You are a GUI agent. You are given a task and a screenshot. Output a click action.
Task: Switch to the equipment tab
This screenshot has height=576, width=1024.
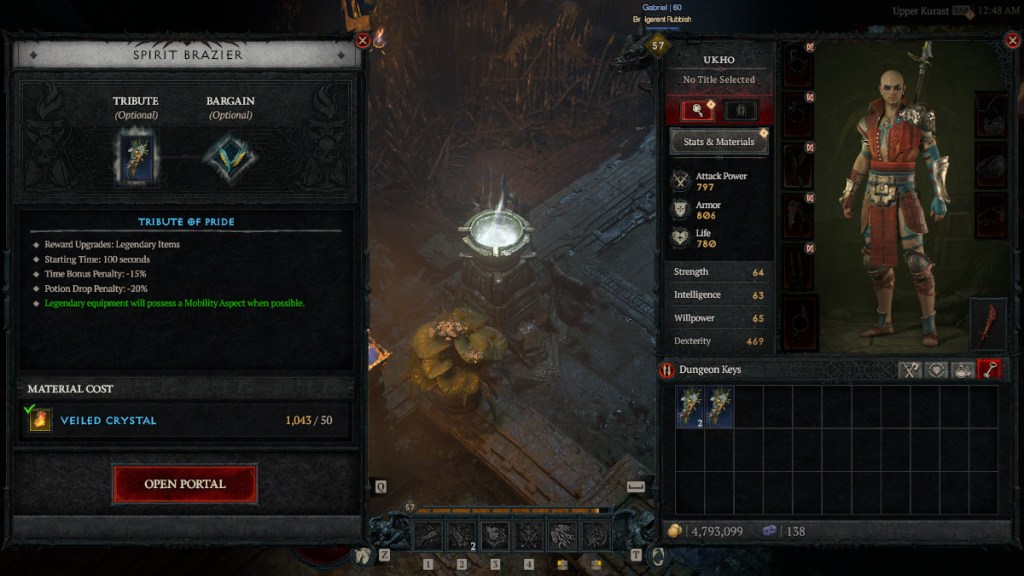pos(697,111)
